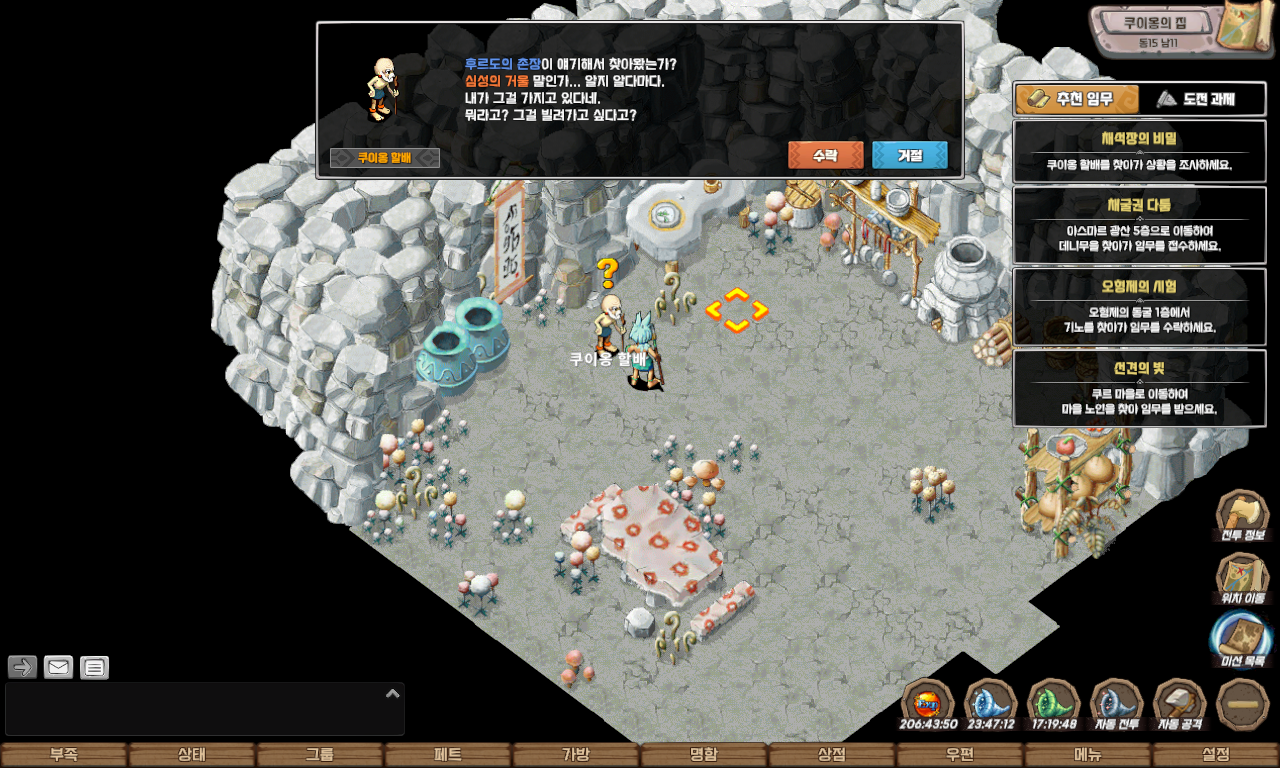Expand the chat box with the up arrow
Screen dimensions: 1280x768
393,693
